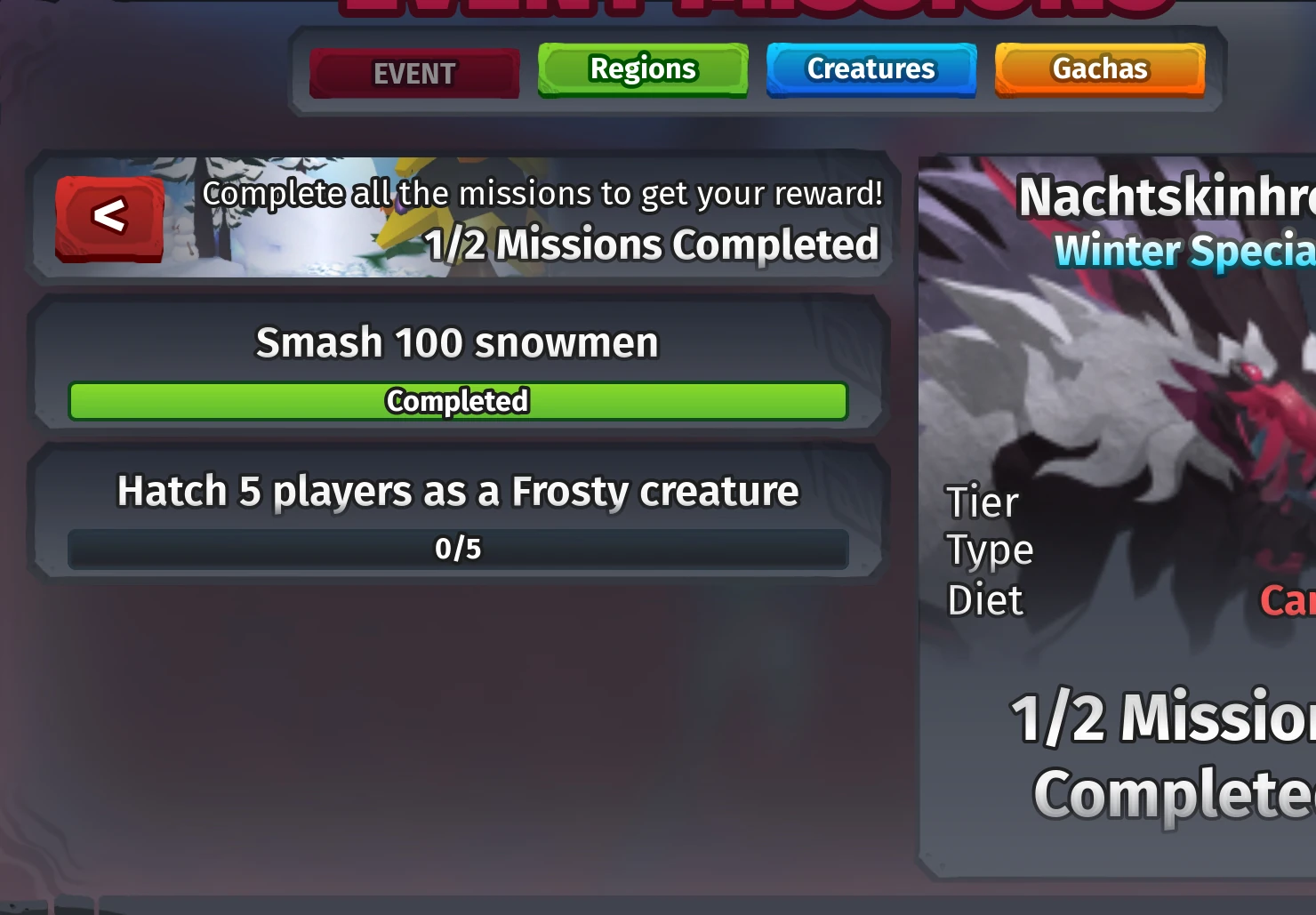This screenshot has height=915, width=1316.
Task: Select the Creatures tab
Action: click(870, 68)
